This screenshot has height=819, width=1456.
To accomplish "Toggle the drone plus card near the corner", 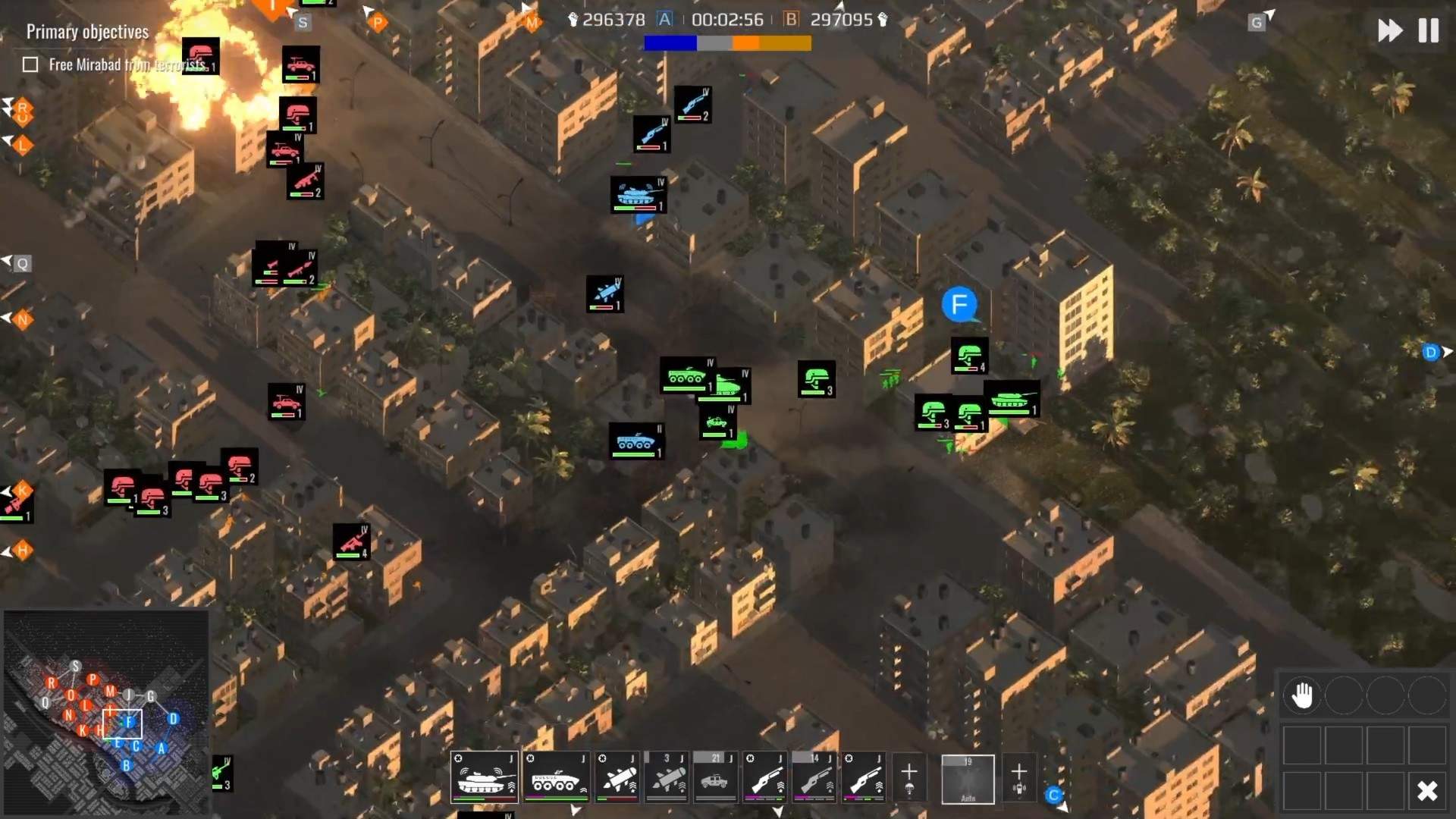I will coord(1018,775).
